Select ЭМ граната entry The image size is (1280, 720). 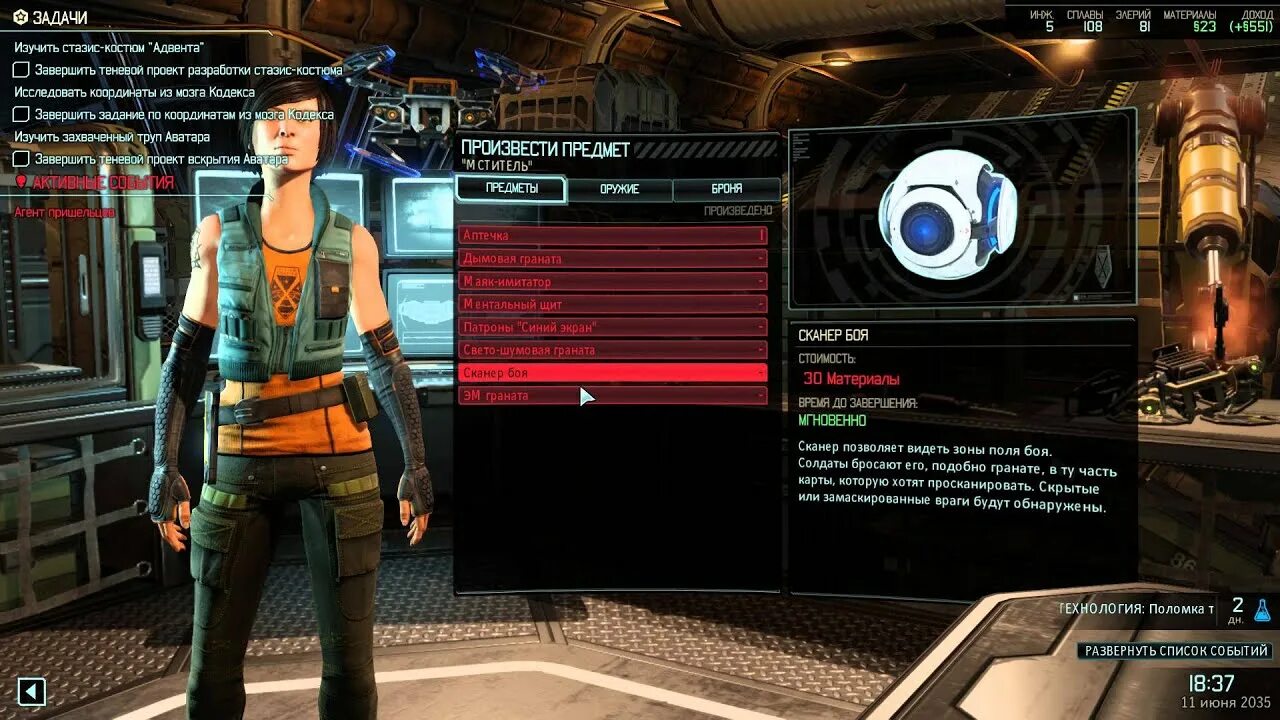[x=612, y=396]
